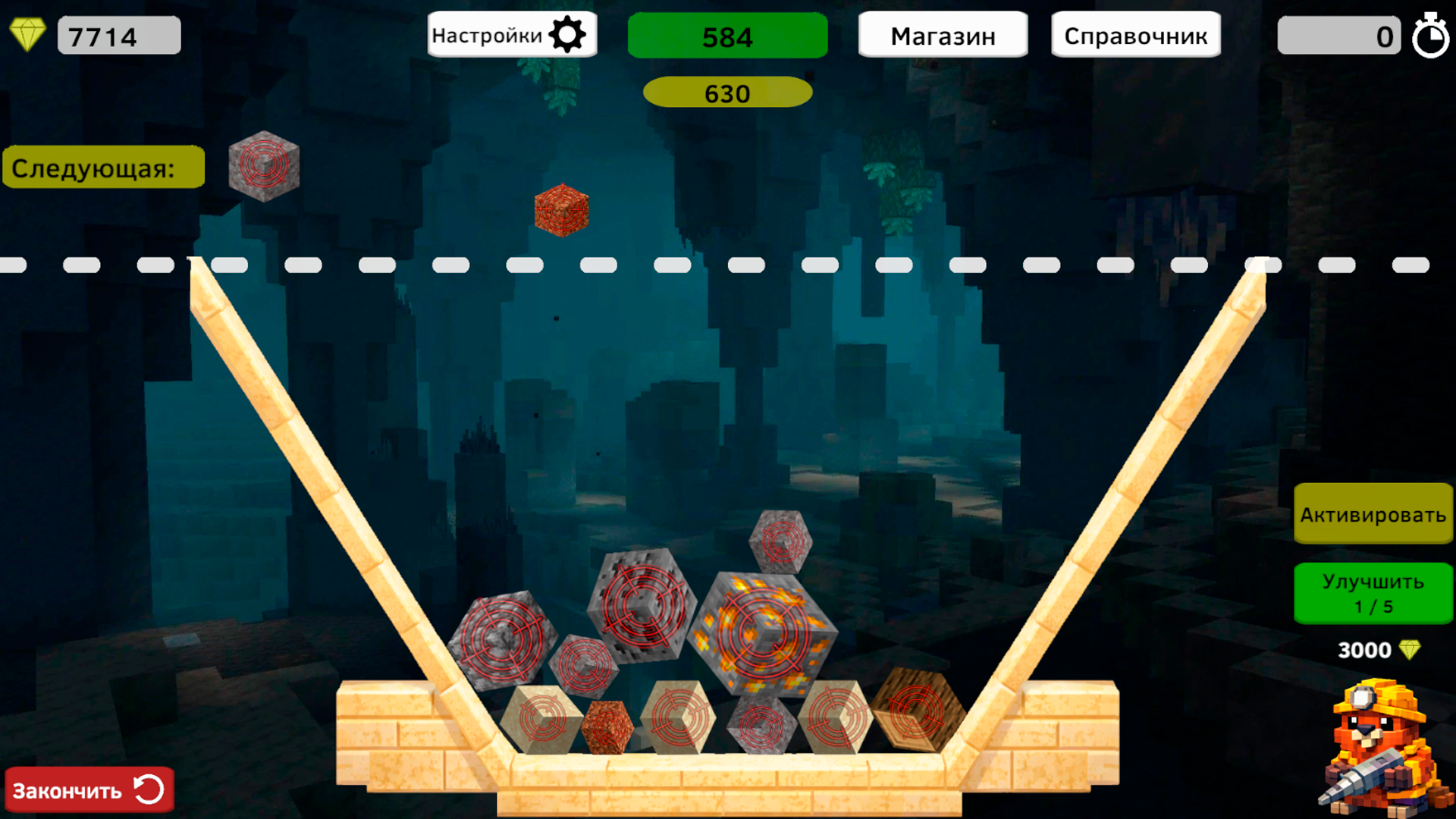The width and height of the screenshot is (1456, 819).
Task: Click the gem icon beside the 7714 balance
Action: point(28,33)
